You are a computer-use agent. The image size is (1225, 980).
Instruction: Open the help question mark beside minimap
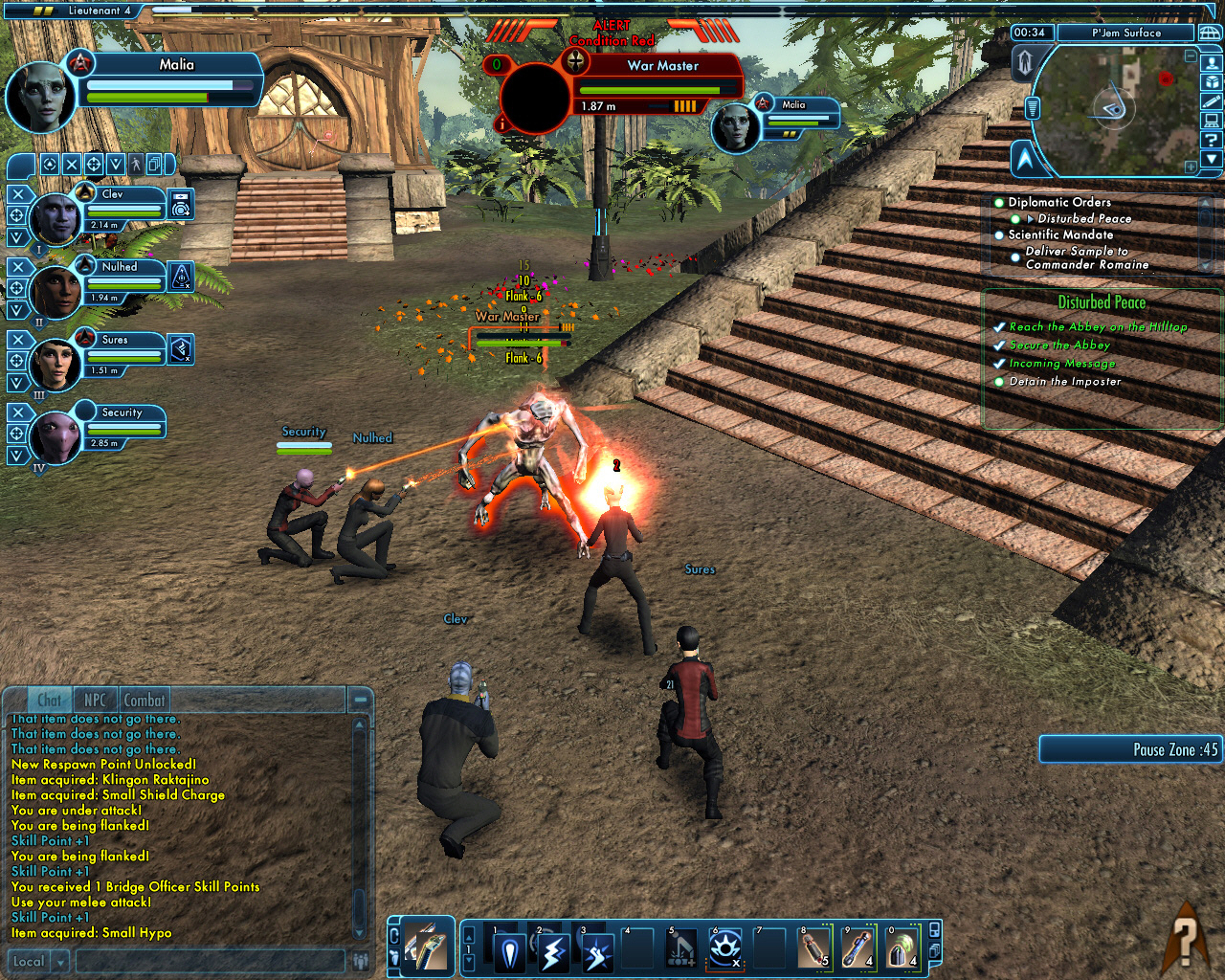[1212, 140]
